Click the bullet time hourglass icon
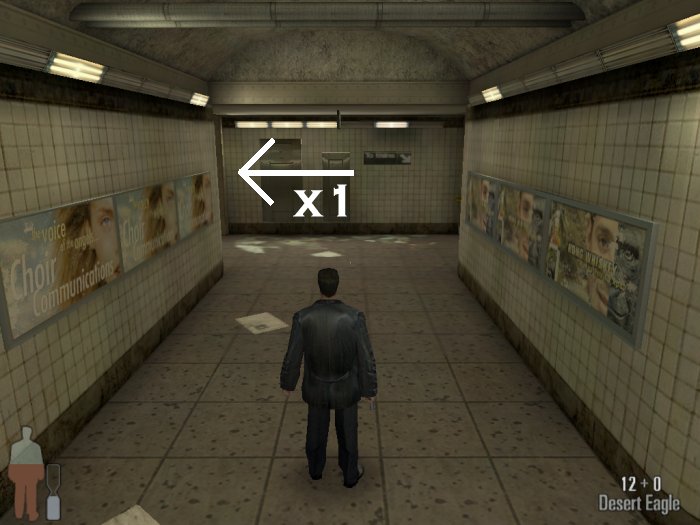This screenshot has height=525, width=700. pos(54,492)
